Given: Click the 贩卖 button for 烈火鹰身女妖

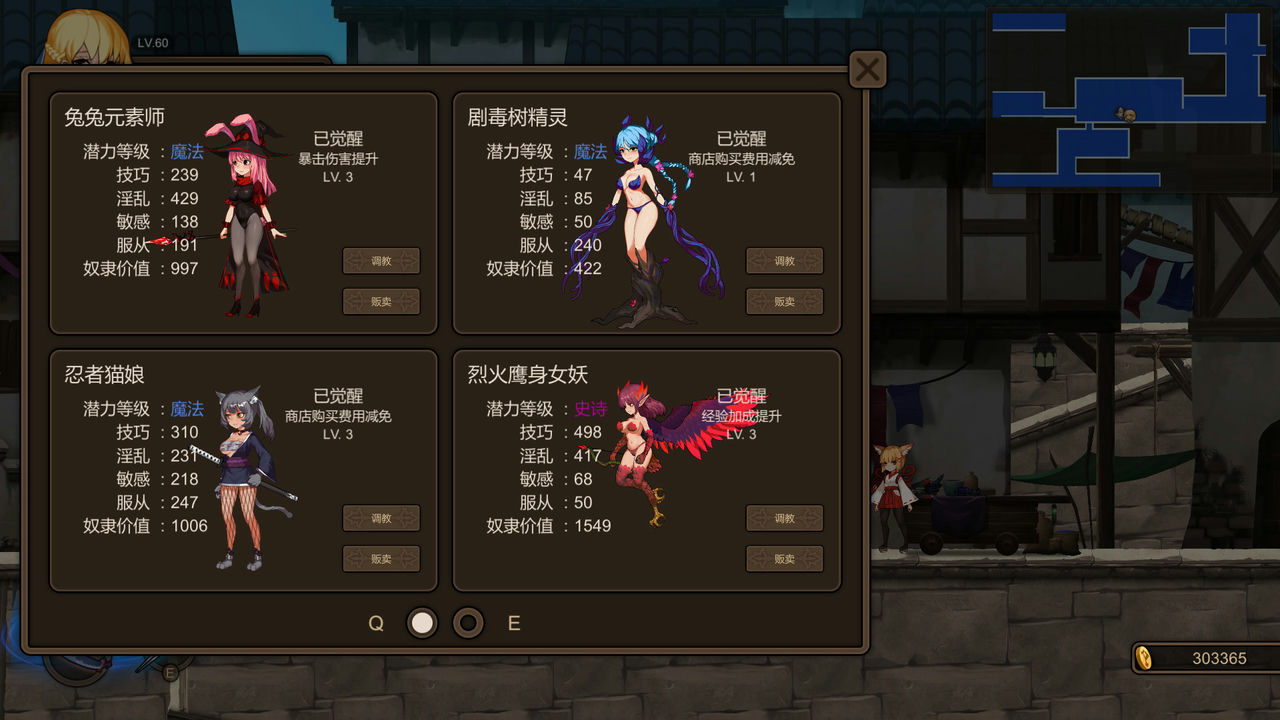Looking at the screenshot, I should 784,559.
